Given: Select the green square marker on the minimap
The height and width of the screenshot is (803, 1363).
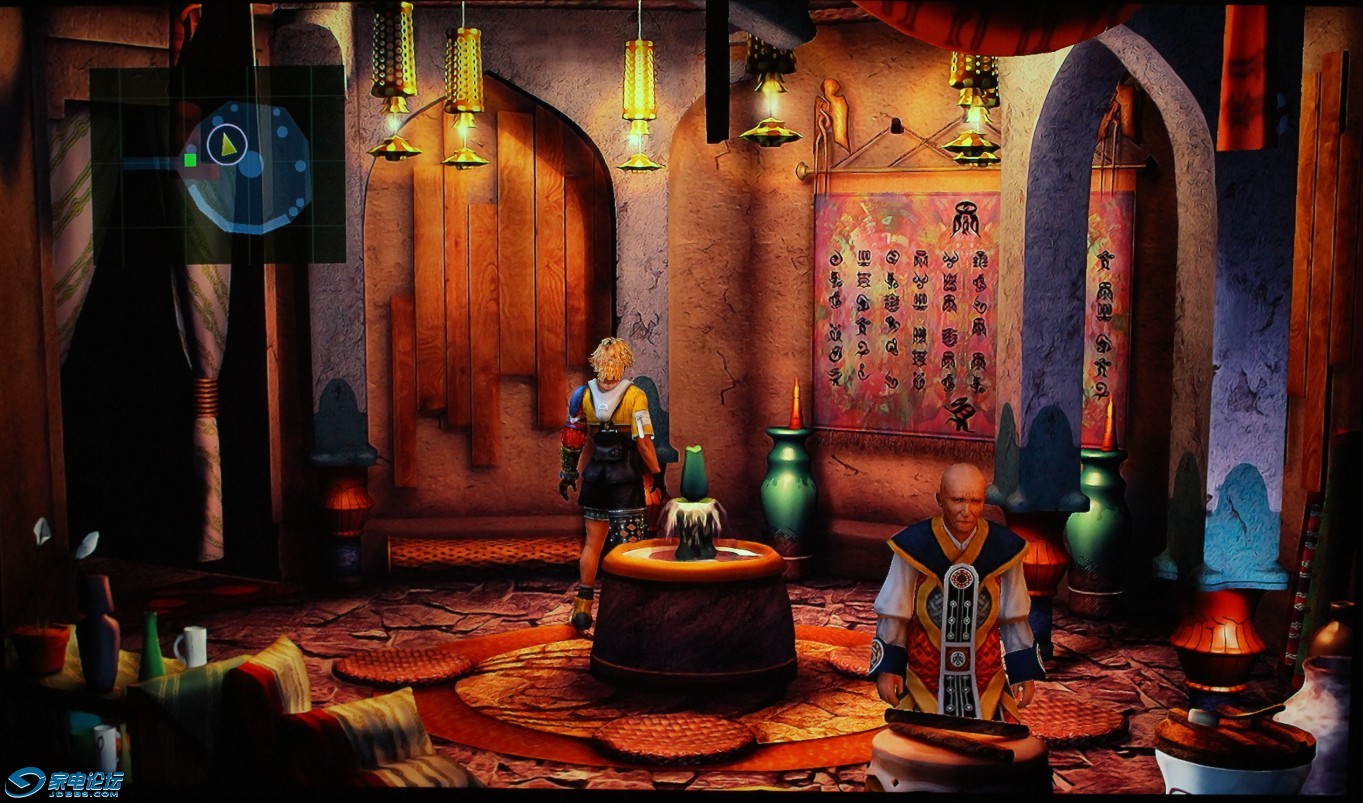Looking at the screenshot, I should pyautogui.click(x=190, y=159).
